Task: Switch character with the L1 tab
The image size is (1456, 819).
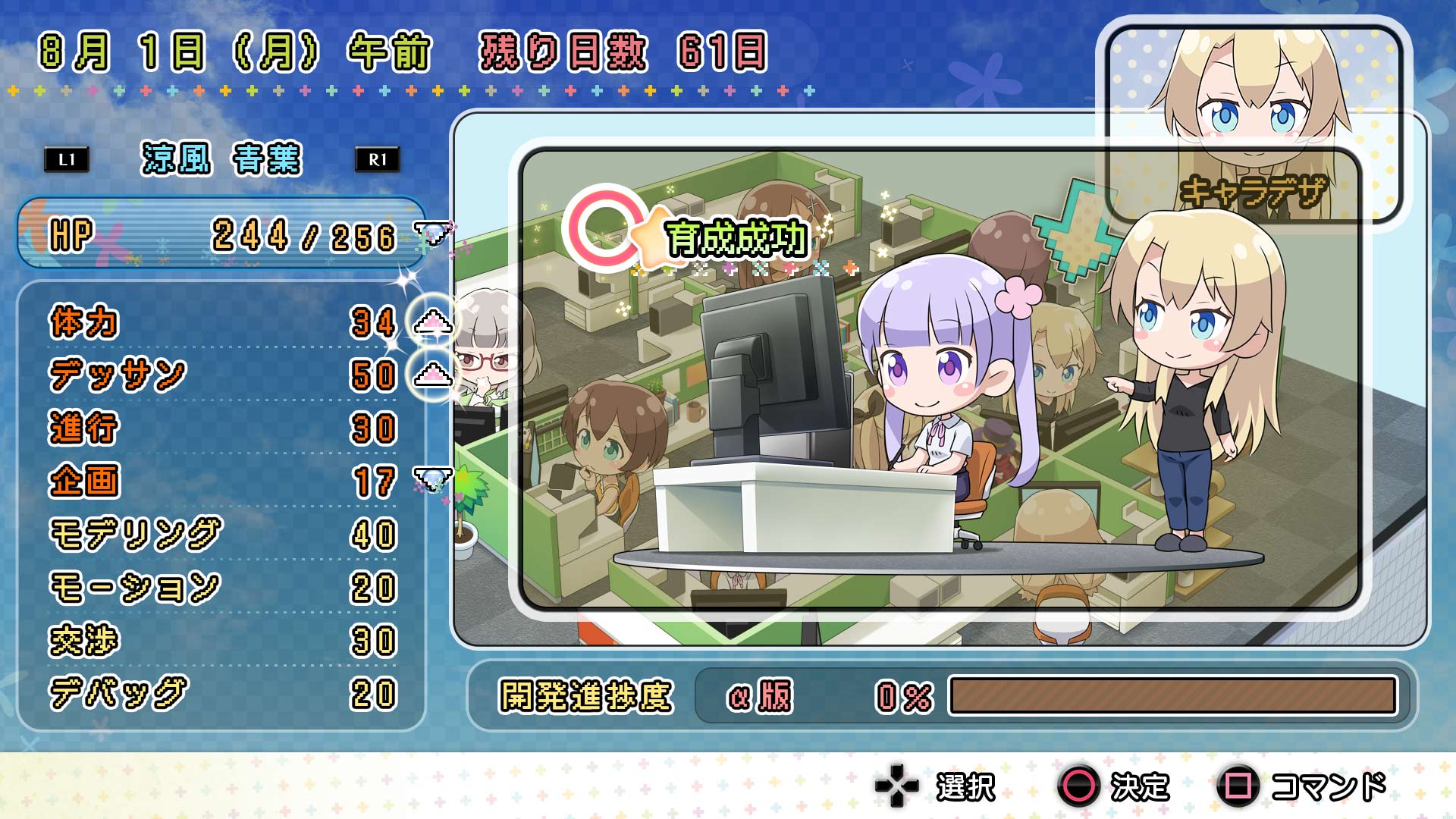Action: [x=65, y=160]
